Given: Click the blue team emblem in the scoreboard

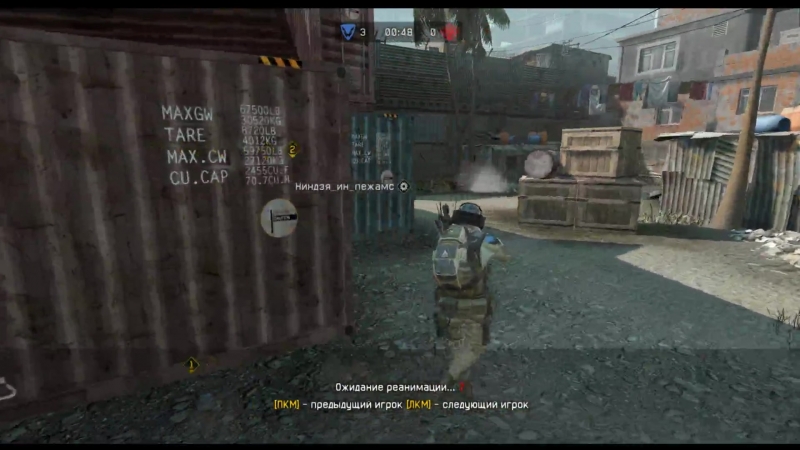Looking at the screenshot, I should (x=349, y=32).
